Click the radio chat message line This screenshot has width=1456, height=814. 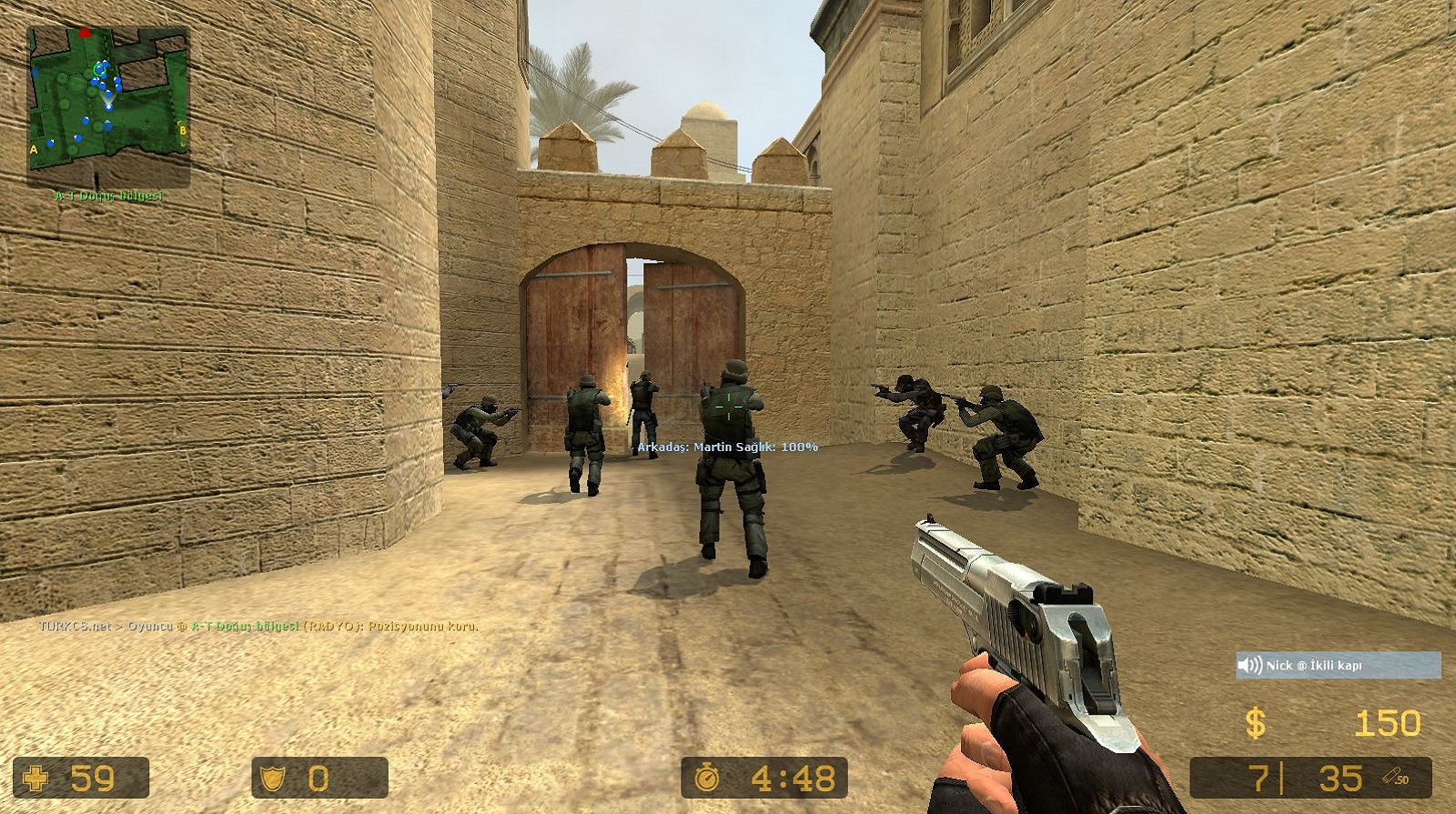[x=258, y=626]
